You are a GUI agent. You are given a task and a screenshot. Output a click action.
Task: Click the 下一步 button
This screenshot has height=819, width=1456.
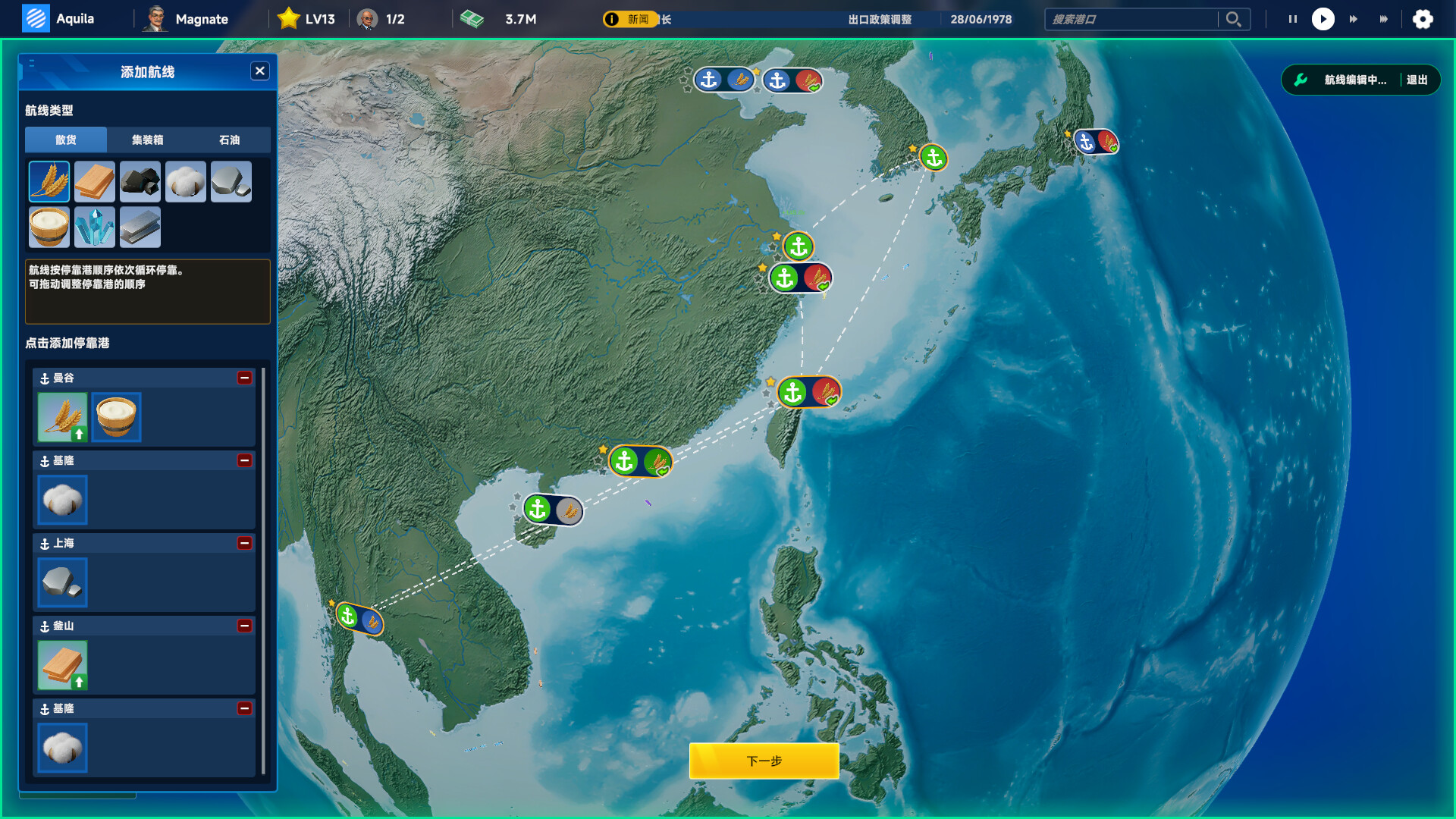(x=763, y=761)
